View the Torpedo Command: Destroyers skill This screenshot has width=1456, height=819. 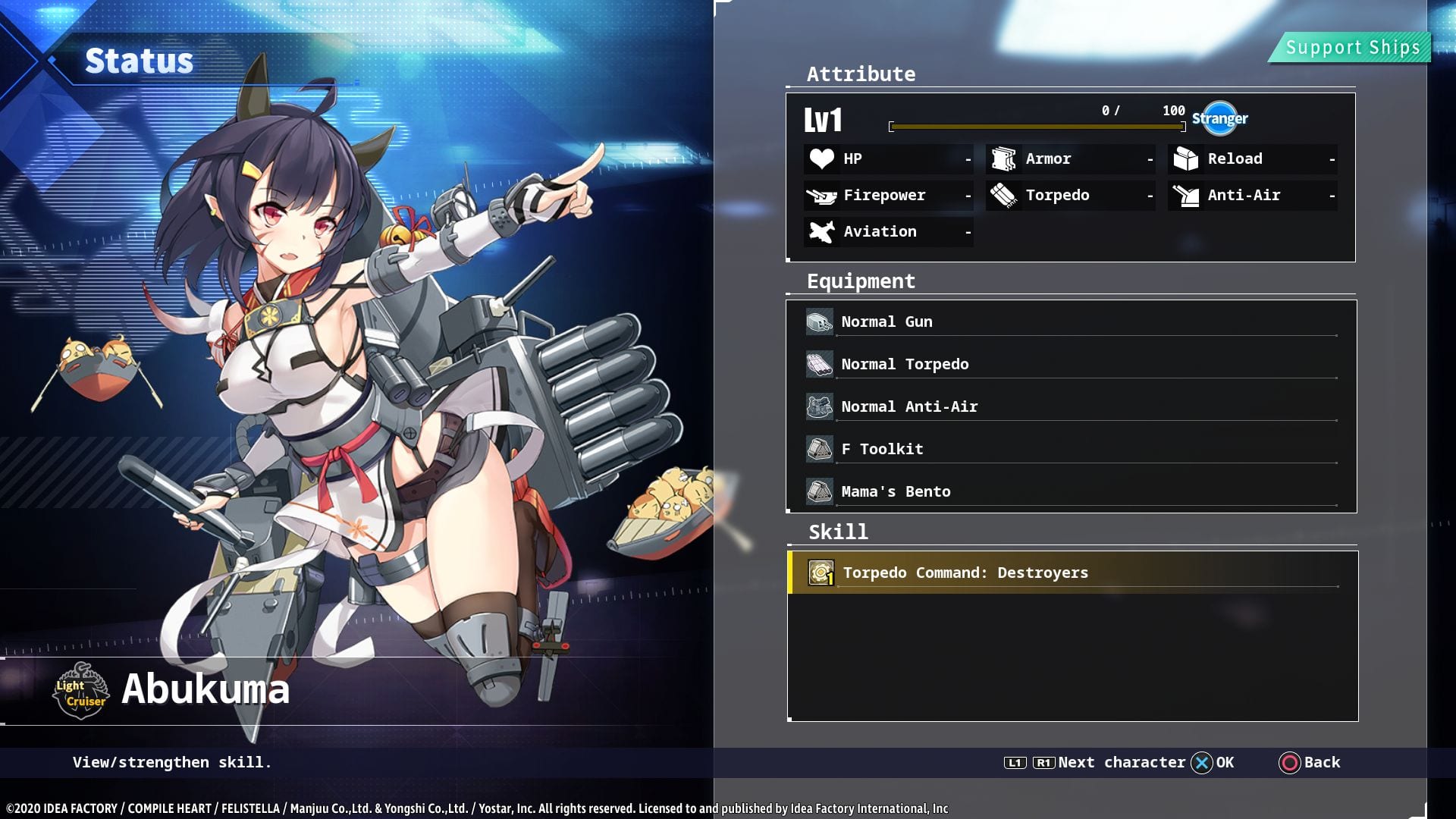coord(1071,573)
